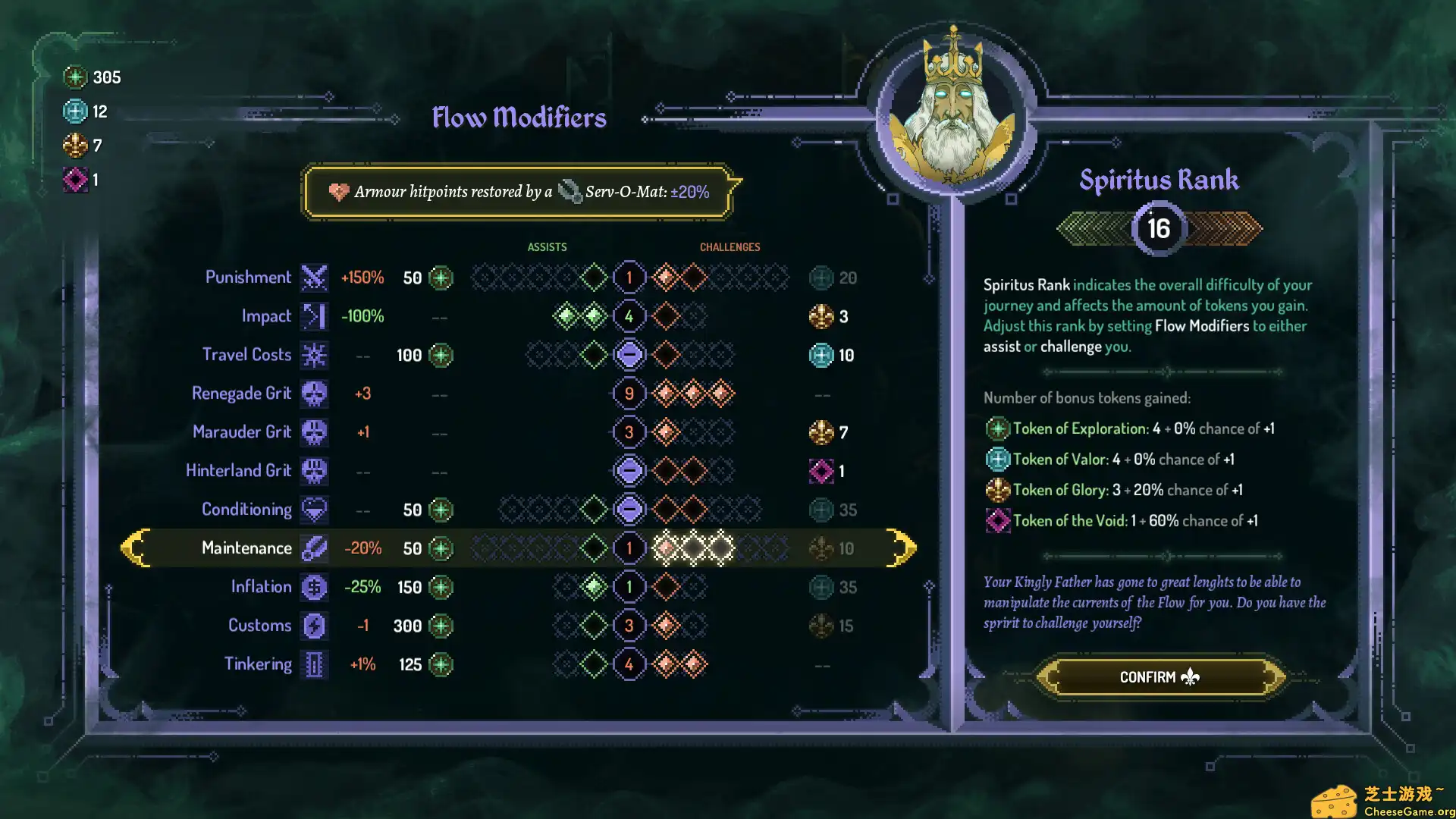Choose the Conditioning modifier row
Screen dimensions: 1456x819
[246, 510]
